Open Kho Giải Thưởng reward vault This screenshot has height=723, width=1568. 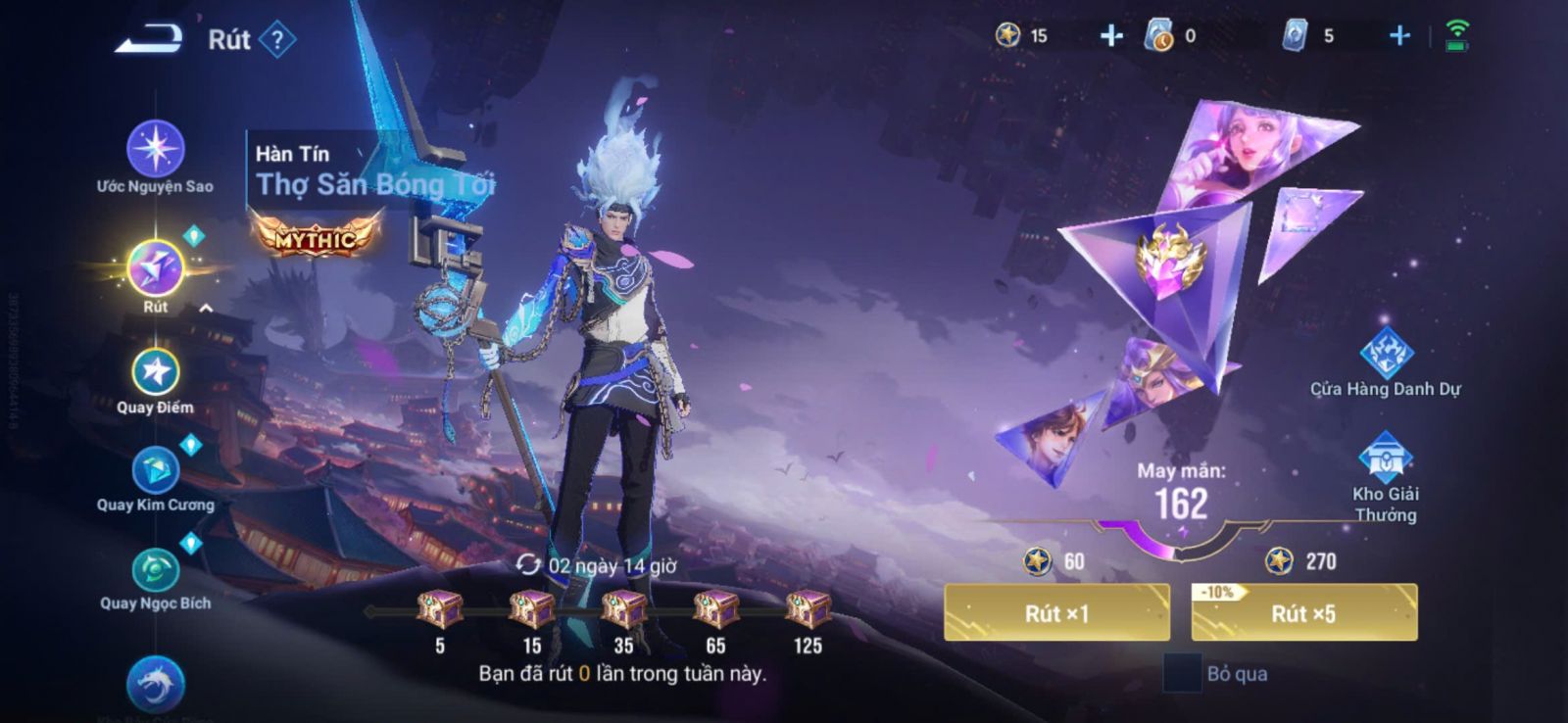tap(1385, 458)
